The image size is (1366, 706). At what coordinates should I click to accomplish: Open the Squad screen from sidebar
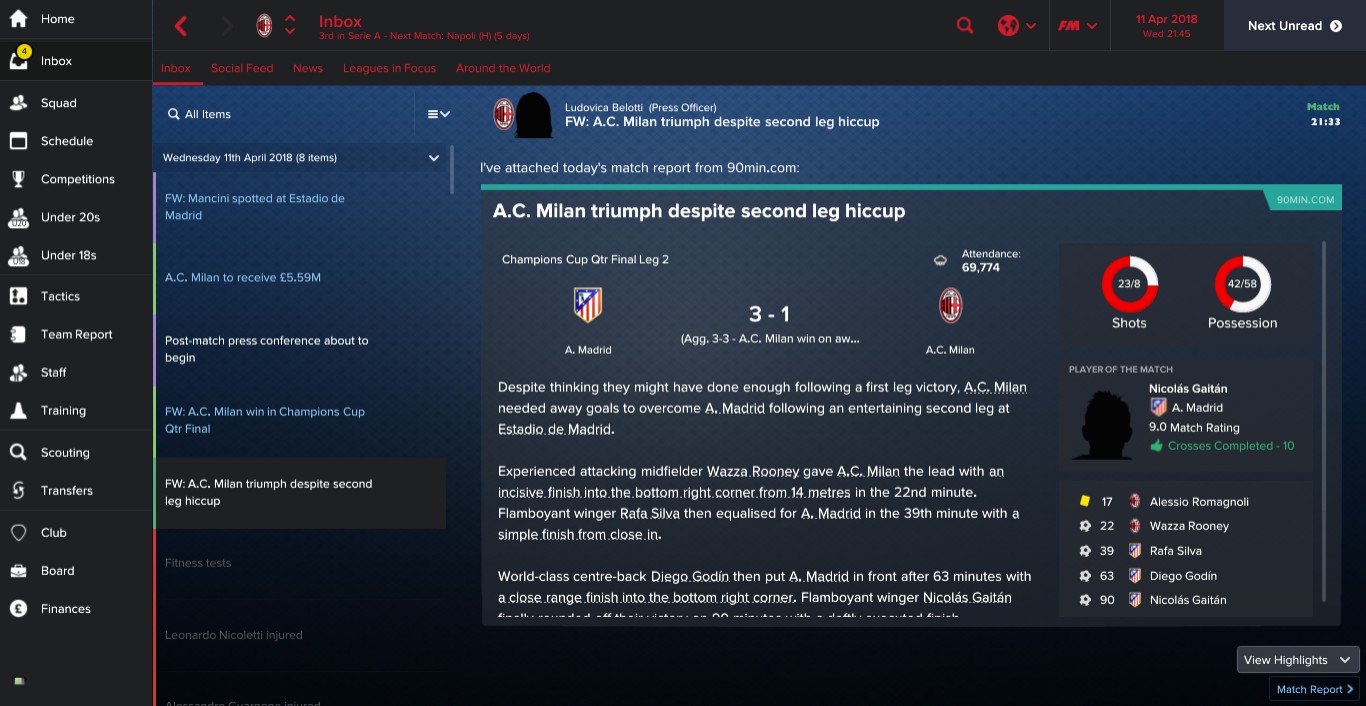pos(58,103)
